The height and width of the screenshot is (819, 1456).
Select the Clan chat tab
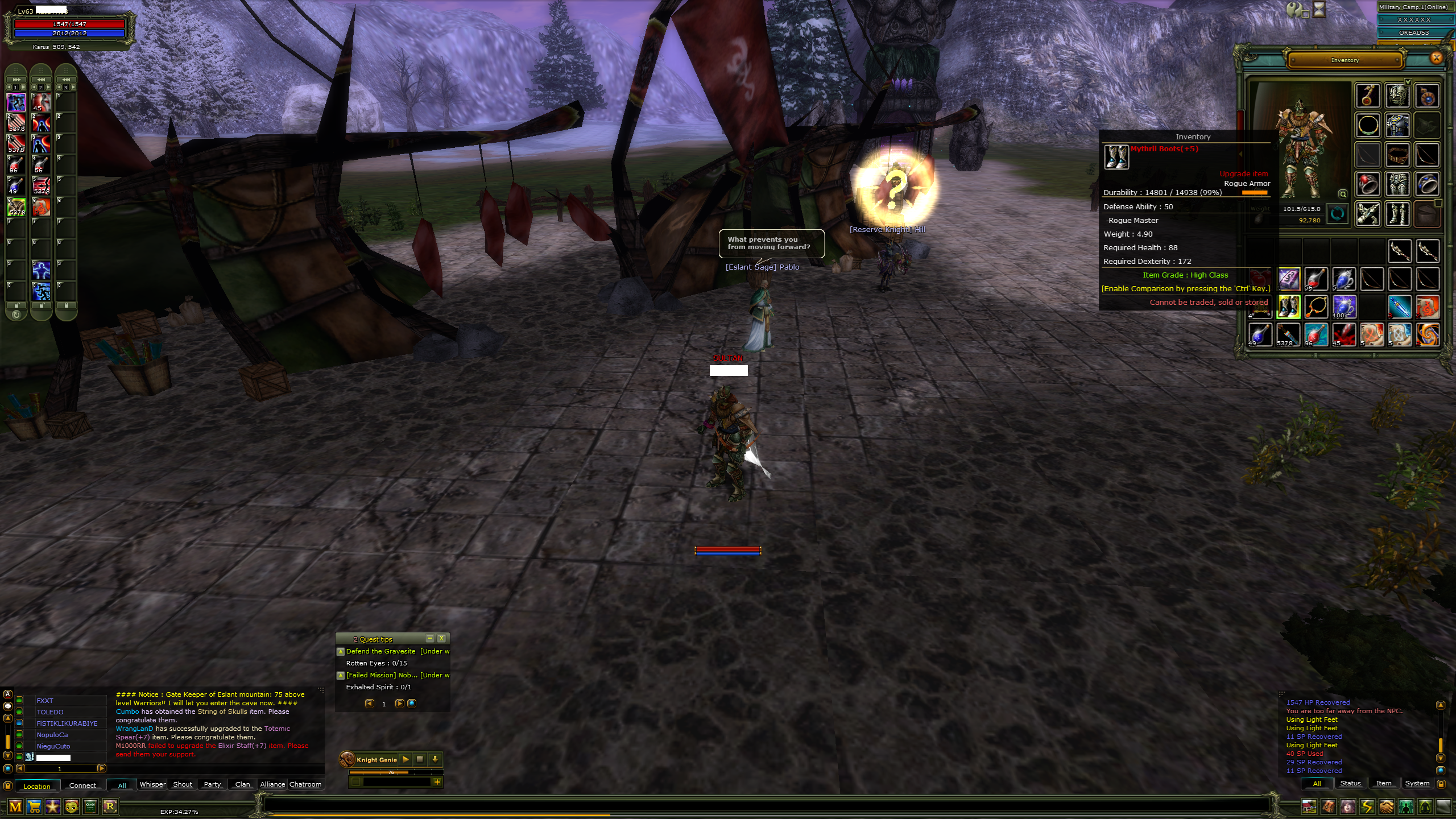(x=242, y=784)
